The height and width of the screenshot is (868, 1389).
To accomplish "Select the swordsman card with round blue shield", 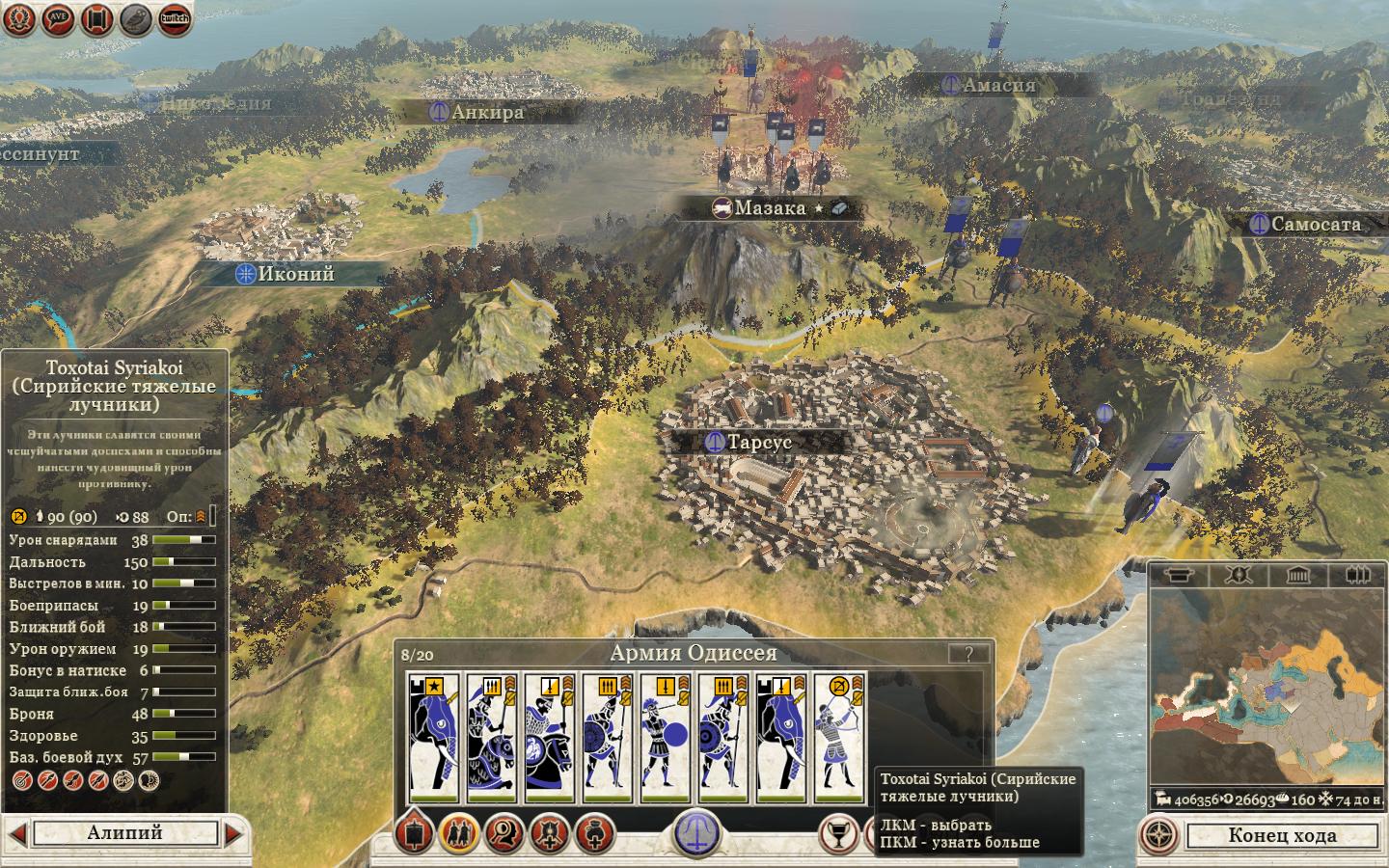I will [x=665, y=738].
